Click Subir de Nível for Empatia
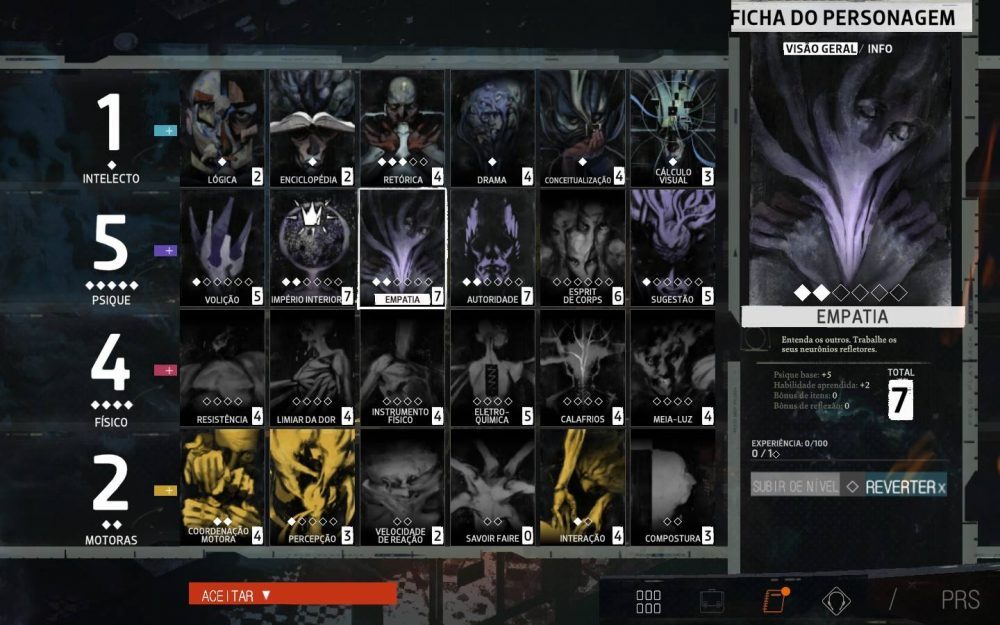Image resolution: width=1000 pixels, height=625 pixels. 795,486
